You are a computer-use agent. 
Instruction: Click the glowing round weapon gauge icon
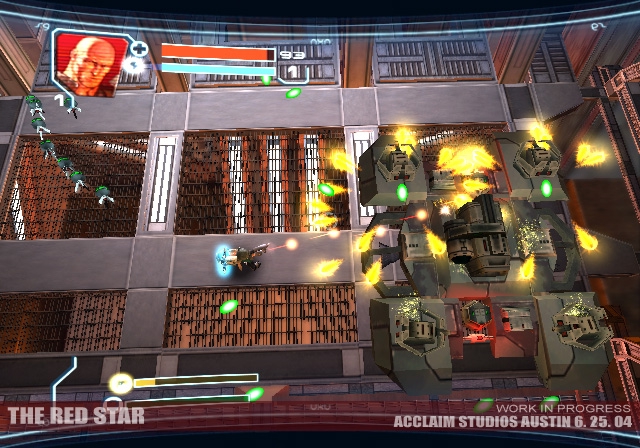point(121,381)
